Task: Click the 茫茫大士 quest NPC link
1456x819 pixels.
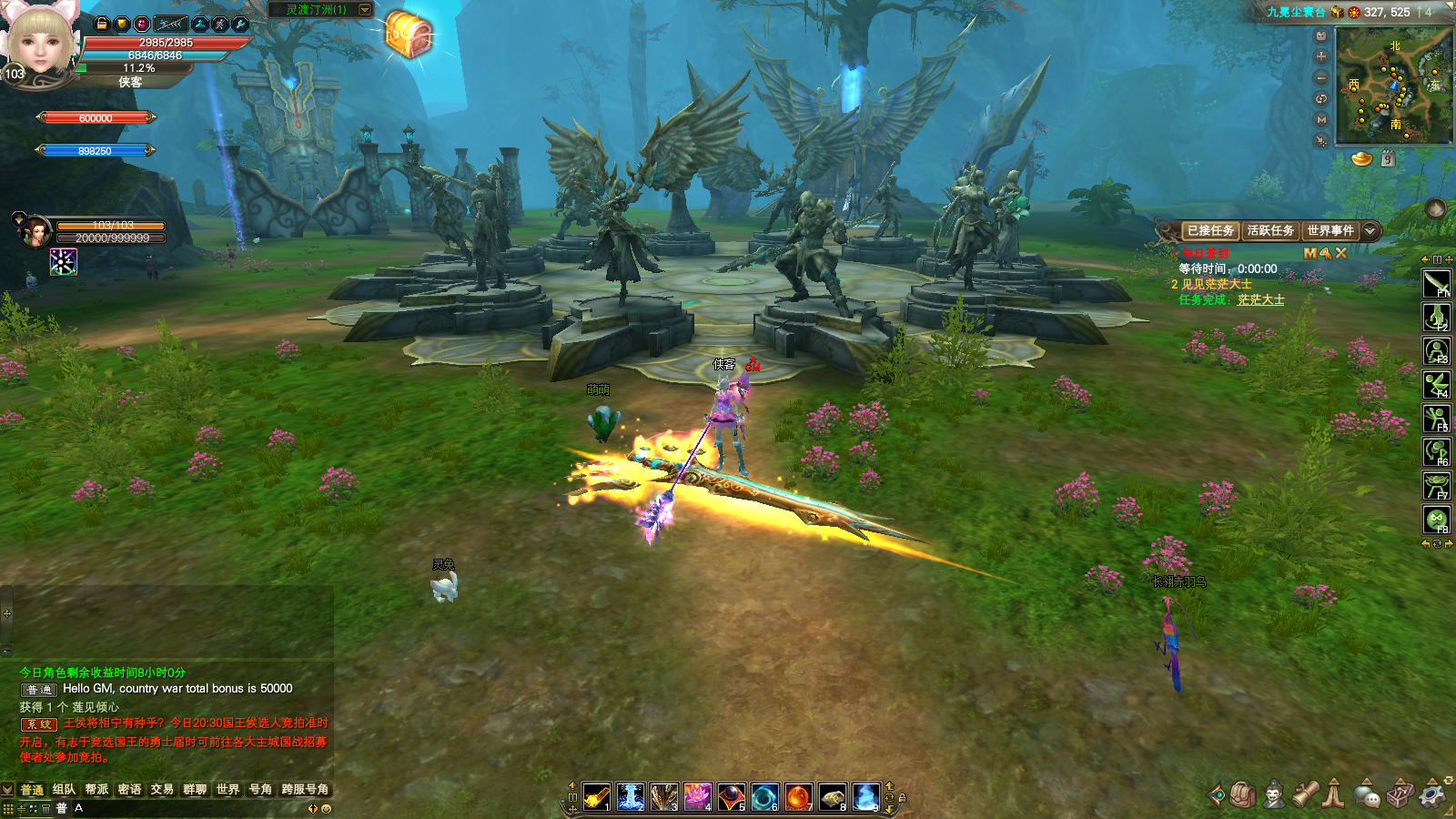Action: point(1260,299)
